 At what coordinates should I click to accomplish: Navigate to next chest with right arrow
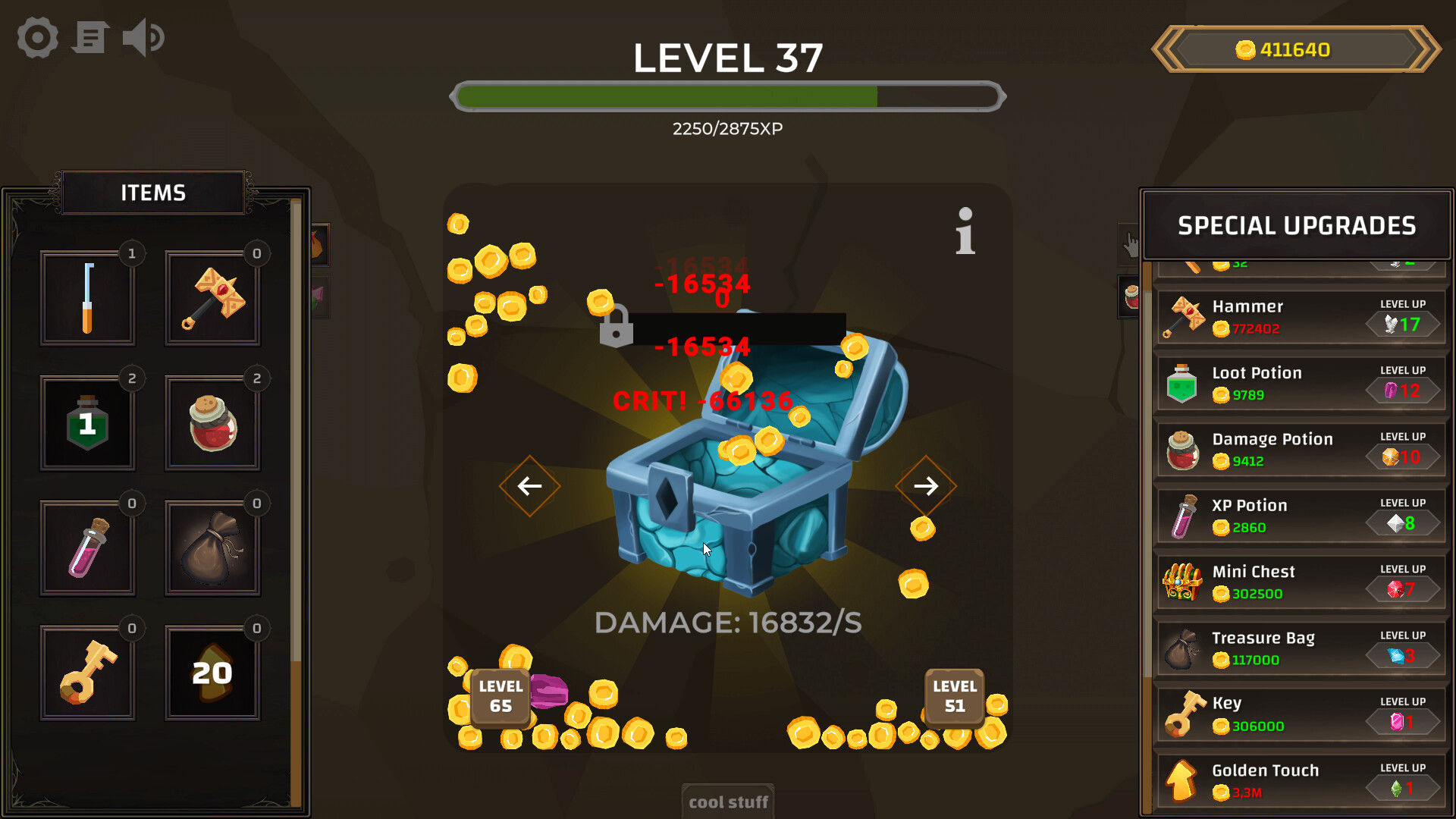926,486
